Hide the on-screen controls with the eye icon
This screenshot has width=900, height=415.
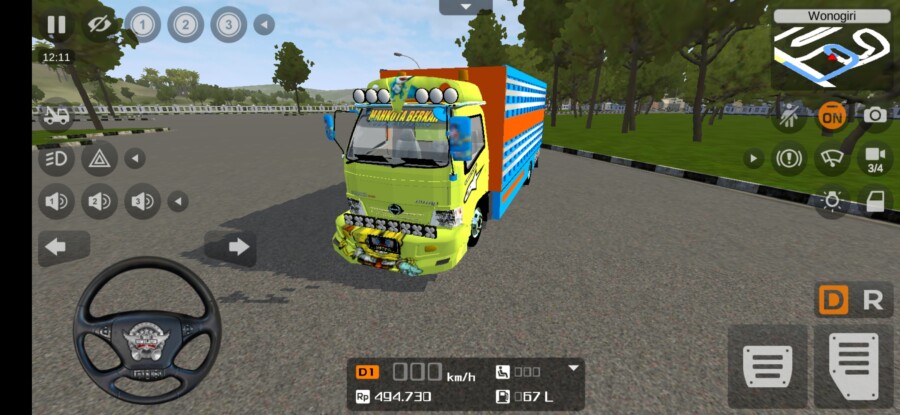click(99, 25)
